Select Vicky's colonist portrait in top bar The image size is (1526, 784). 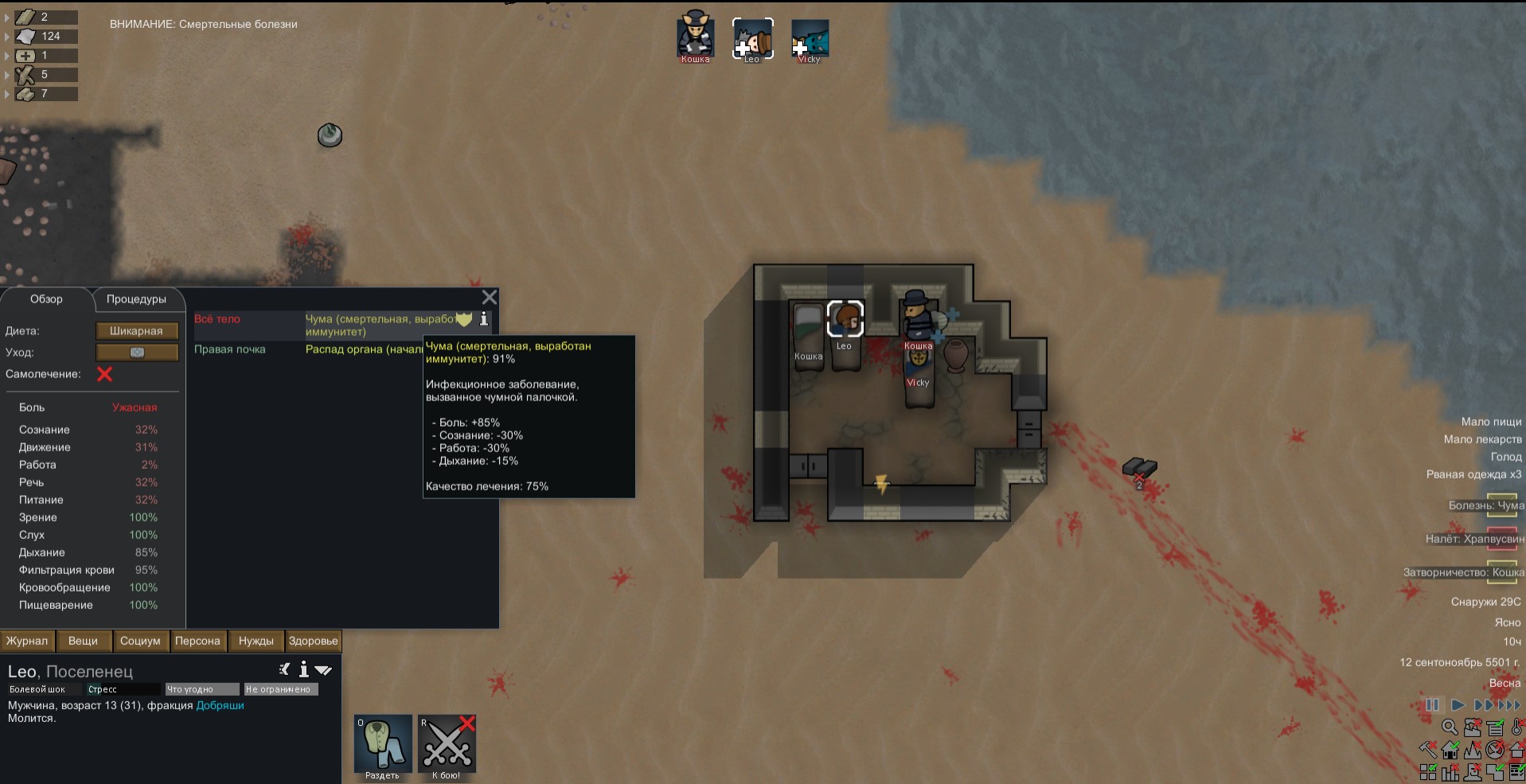[x=810, y=38]
